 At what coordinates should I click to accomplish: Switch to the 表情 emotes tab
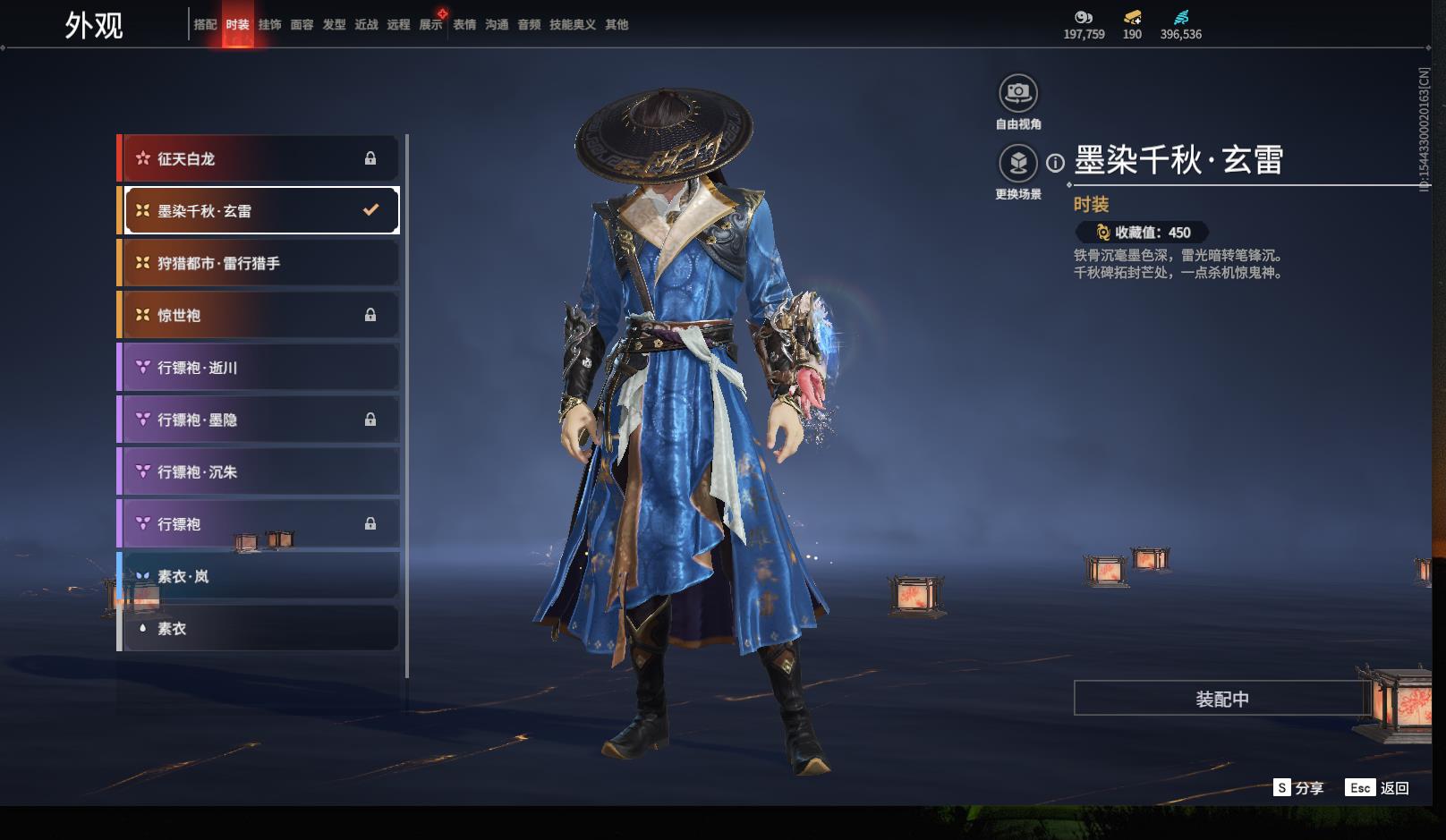464,25
